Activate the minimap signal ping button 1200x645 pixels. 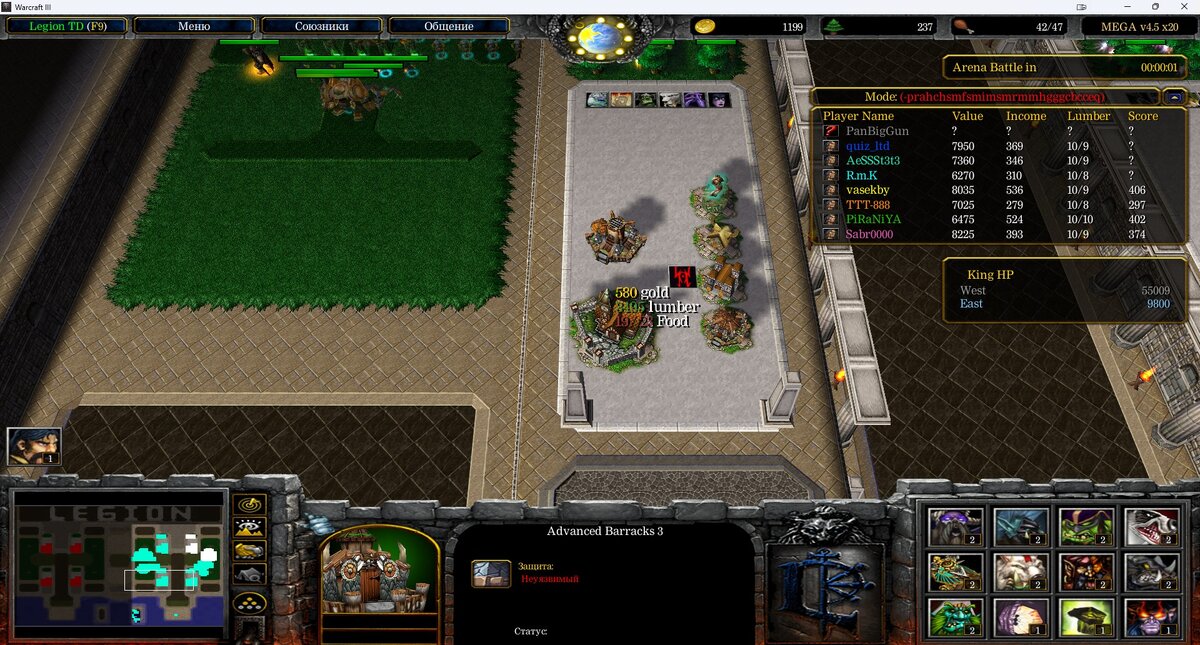pyautogui.click(x=249, y=503)
